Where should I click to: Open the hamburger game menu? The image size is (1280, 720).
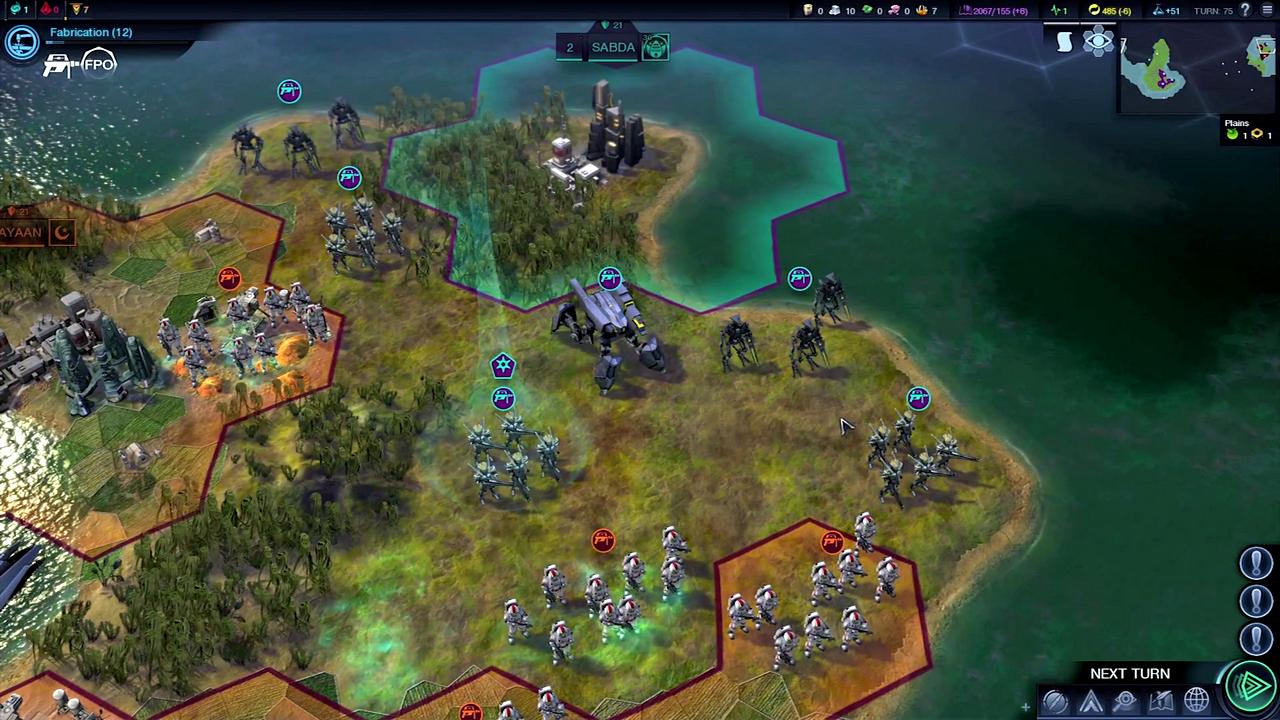tap(1267, 10)
